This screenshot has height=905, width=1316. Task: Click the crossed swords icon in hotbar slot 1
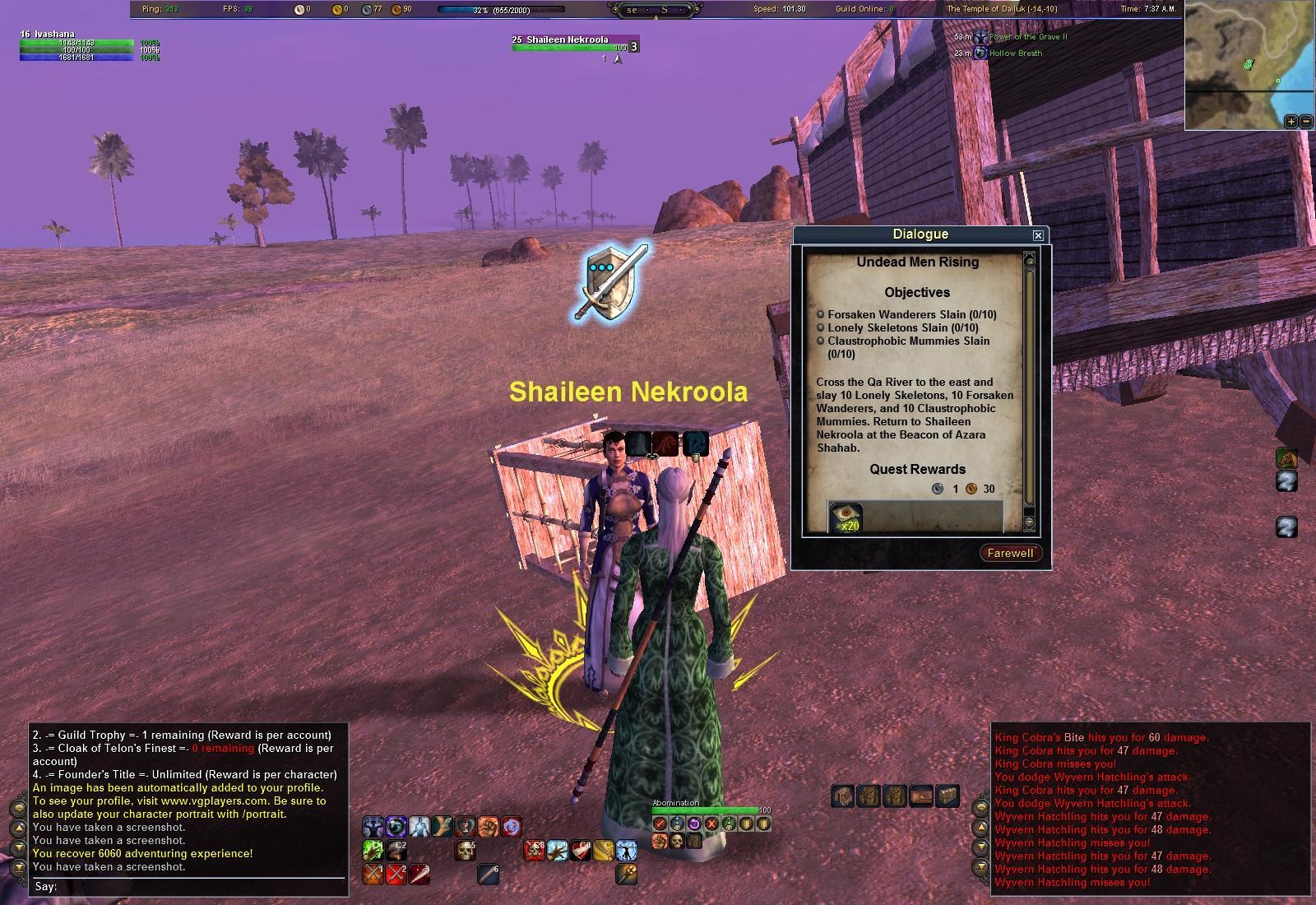pos(373,875)
